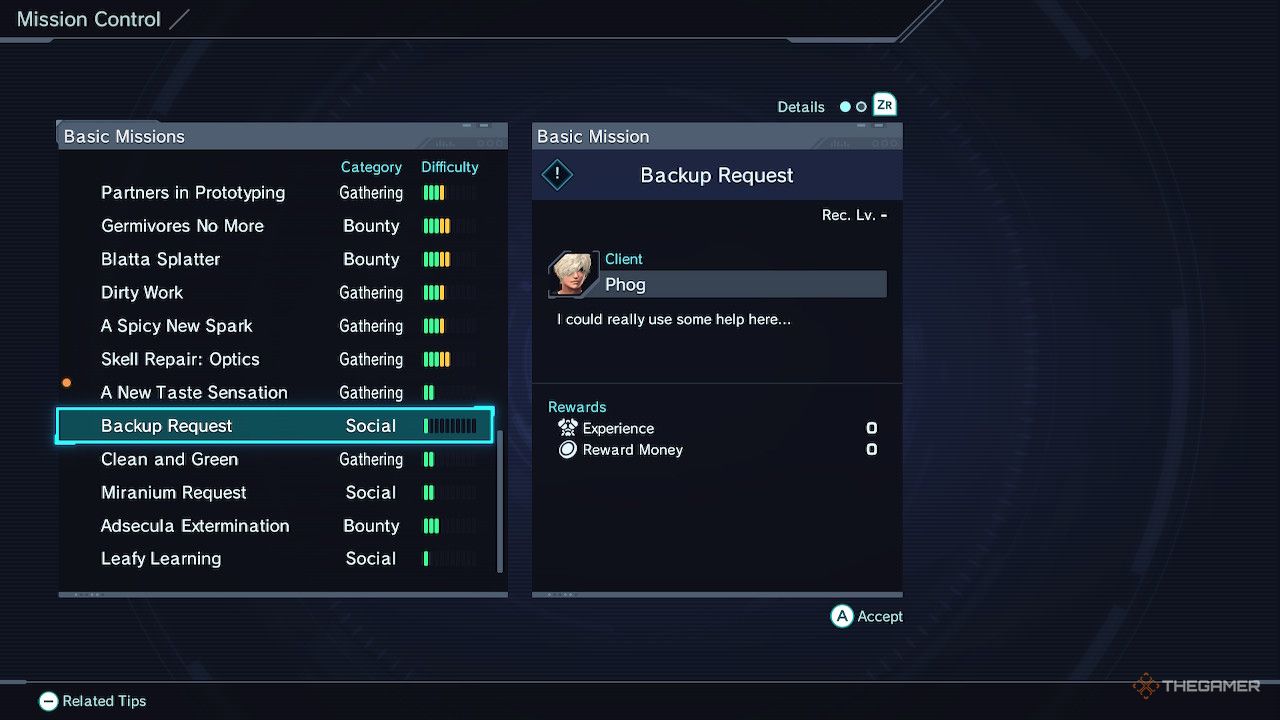The image size is (1280, 720).
Task: Open the Blatta Splatter mission
Action: [160, 259]
